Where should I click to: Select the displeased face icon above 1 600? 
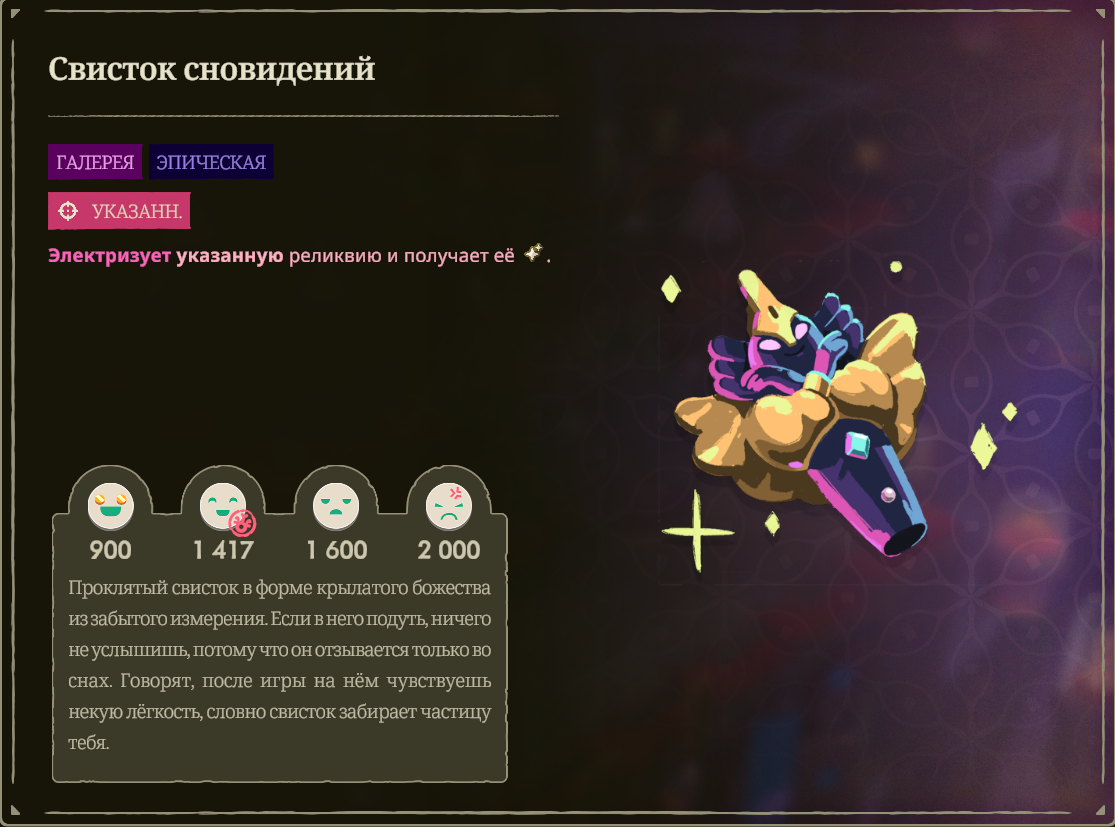click(336, 507)
